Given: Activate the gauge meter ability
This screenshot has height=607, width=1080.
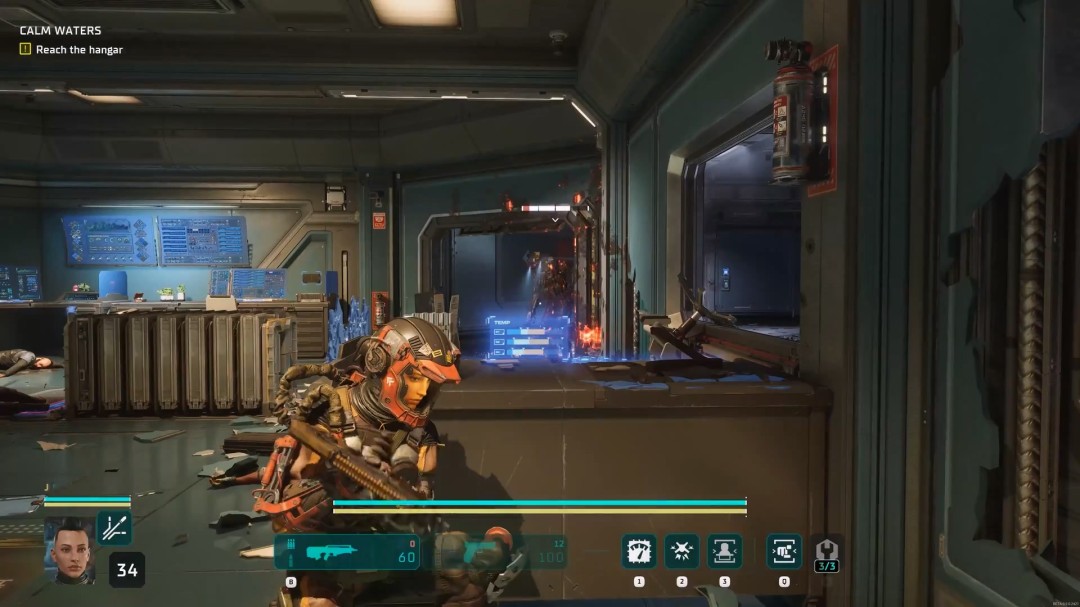Looking at the screenshot, I should pos(639,551).
